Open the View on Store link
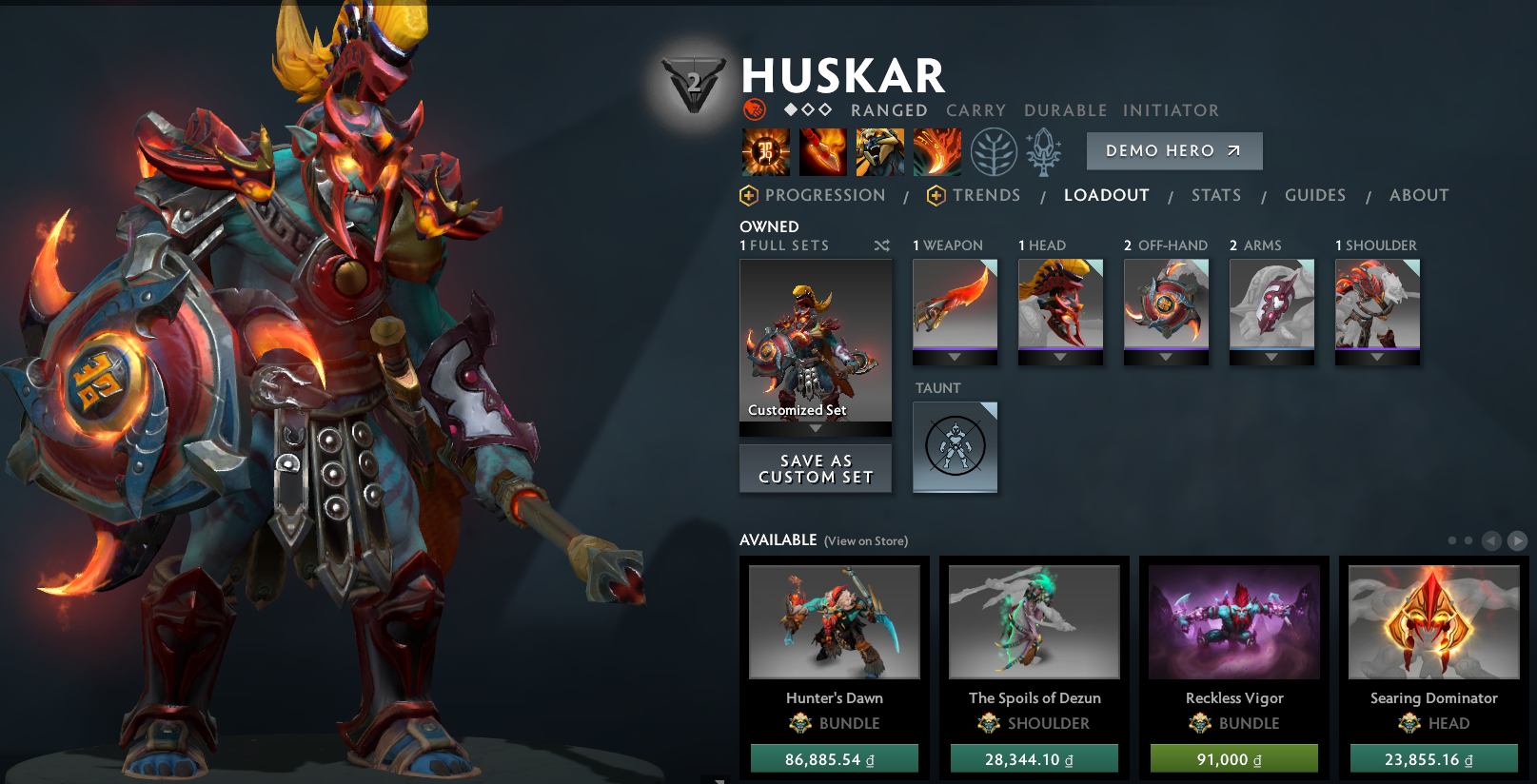 coord(865,541)
